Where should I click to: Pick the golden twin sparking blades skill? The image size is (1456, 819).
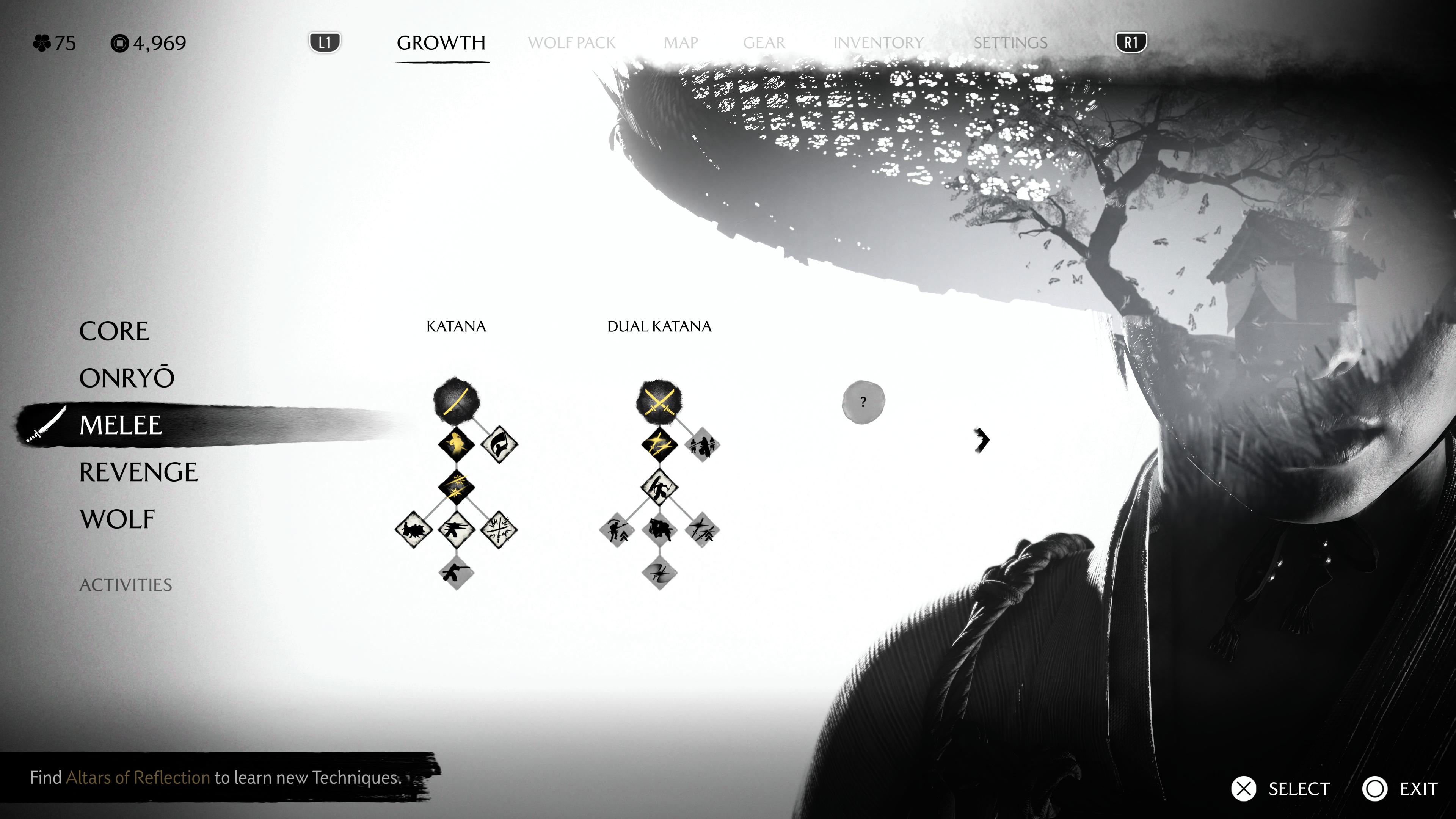pyautogui.click(x=659, y=444)
